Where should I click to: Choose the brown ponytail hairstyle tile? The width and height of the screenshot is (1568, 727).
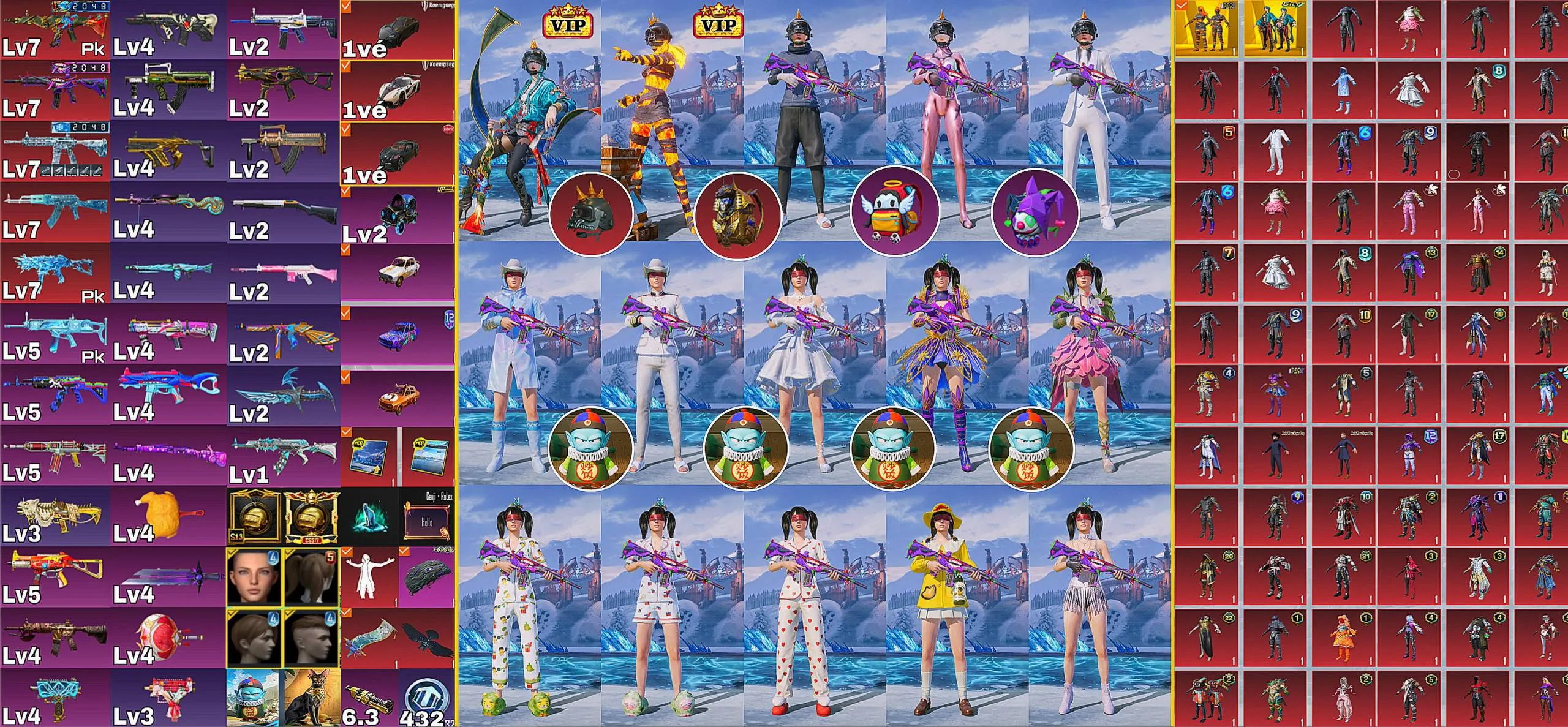tap(312, 576)
